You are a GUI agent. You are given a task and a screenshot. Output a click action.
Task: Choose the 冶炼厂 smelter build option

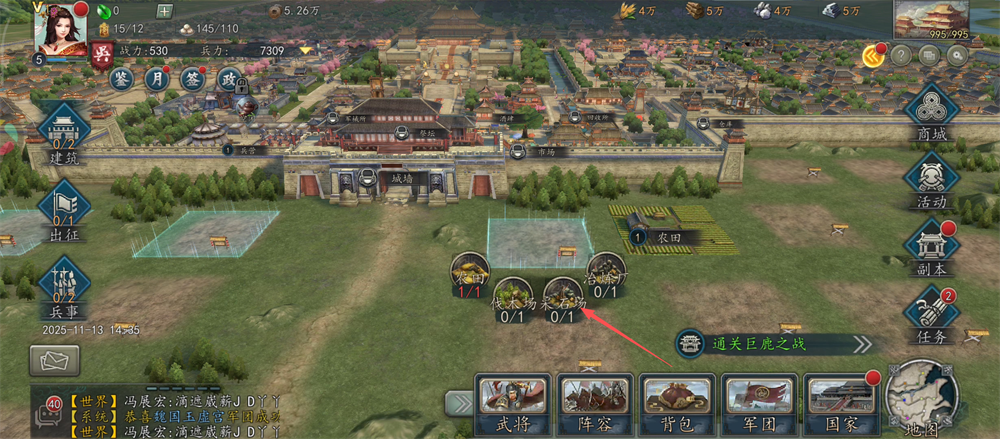coord(605,275)
